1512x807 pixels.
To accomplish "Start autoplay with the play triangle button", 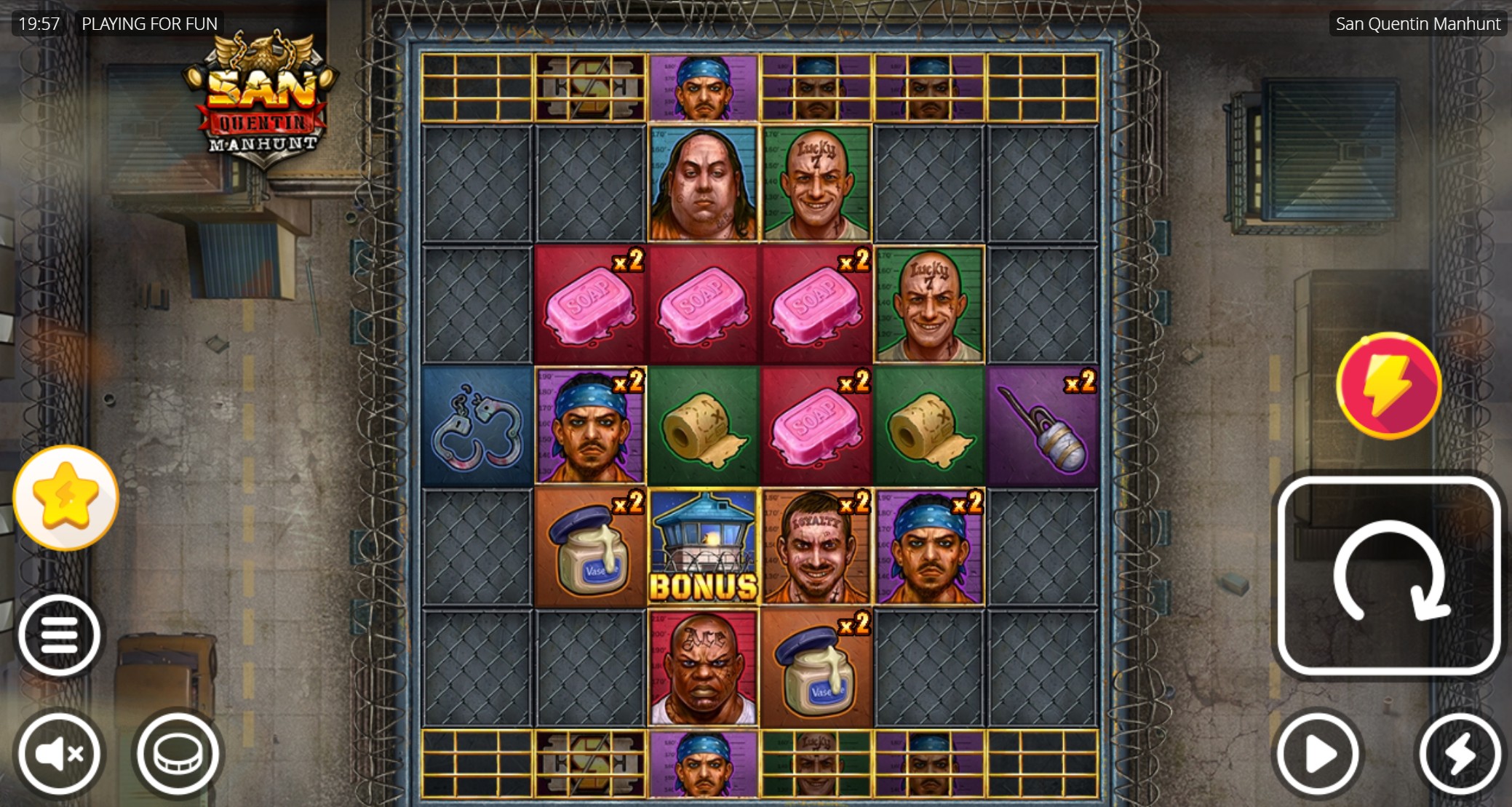I will [1317, 754].
